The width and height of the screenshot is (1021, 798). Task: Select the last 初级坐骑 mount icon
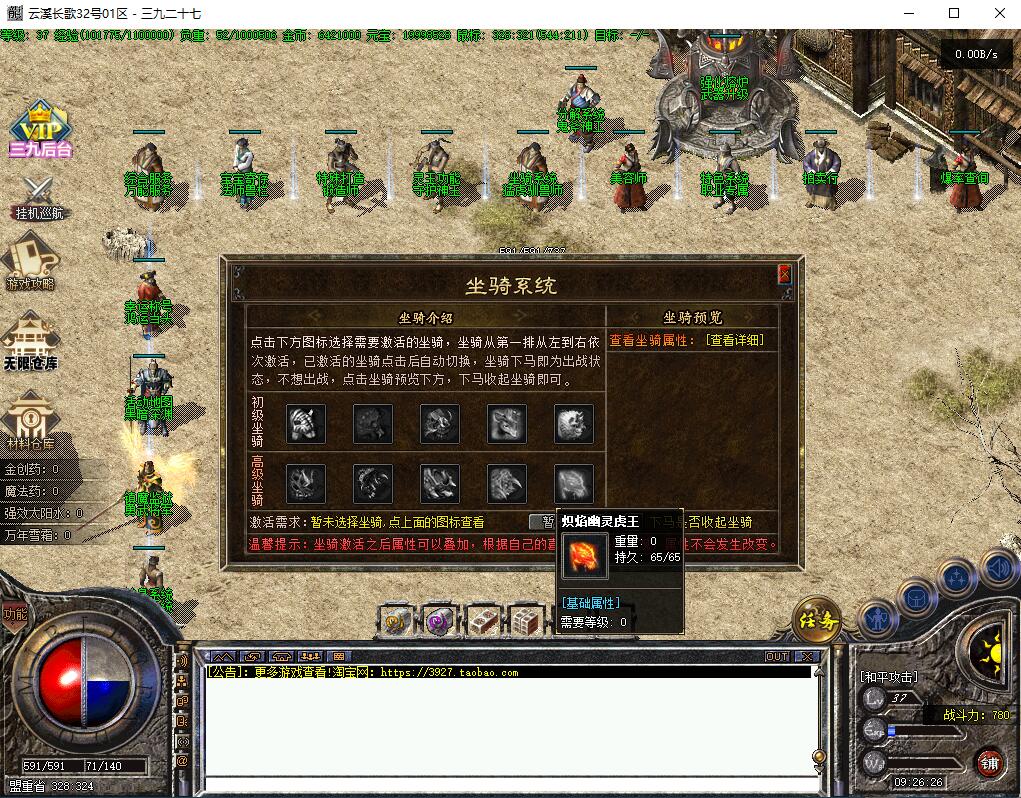pyautogui.click(x=574, y=423)
